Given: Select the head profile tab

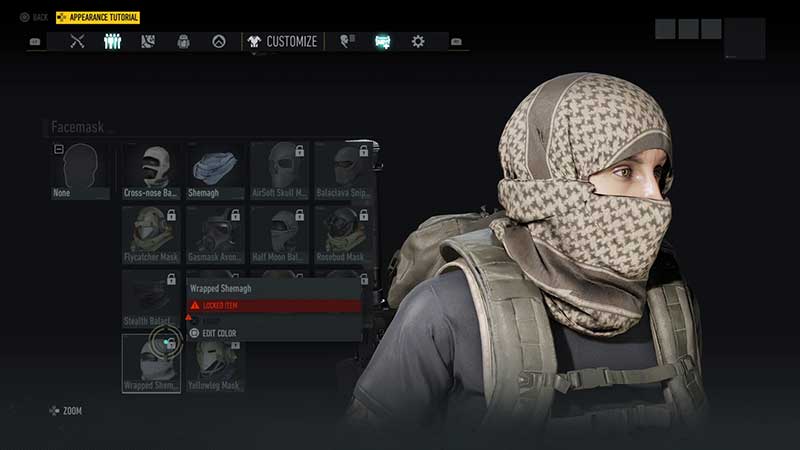Looking at the screenshot, I should [346, 42].
